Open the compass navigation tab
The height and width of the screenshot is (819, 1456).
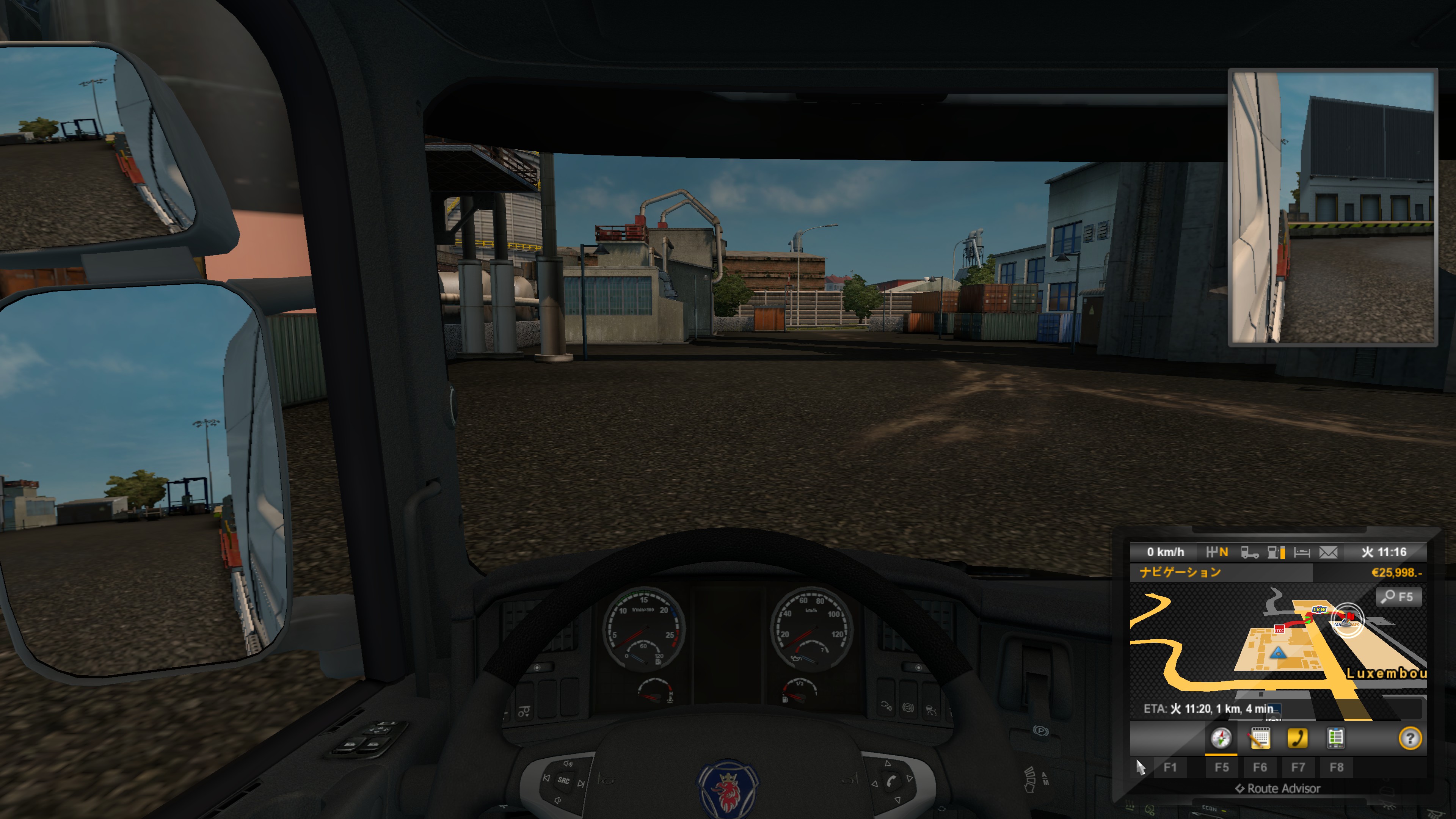click(1220, 738)
